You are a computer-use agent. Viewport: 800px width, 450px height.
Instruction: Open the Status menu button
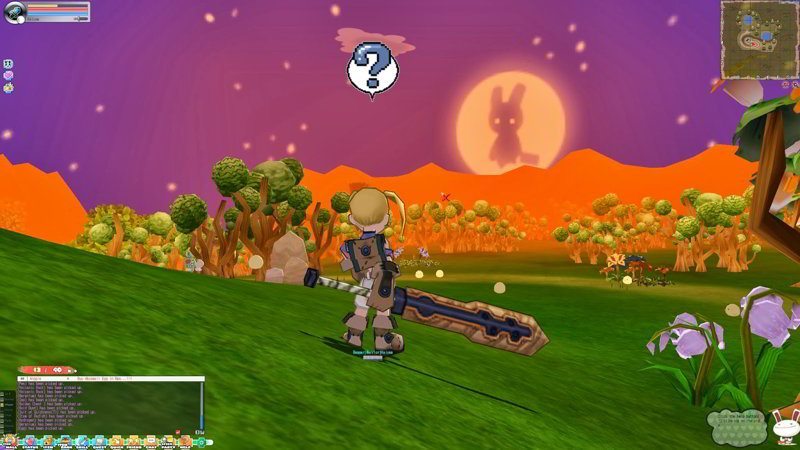pos(30,441)
